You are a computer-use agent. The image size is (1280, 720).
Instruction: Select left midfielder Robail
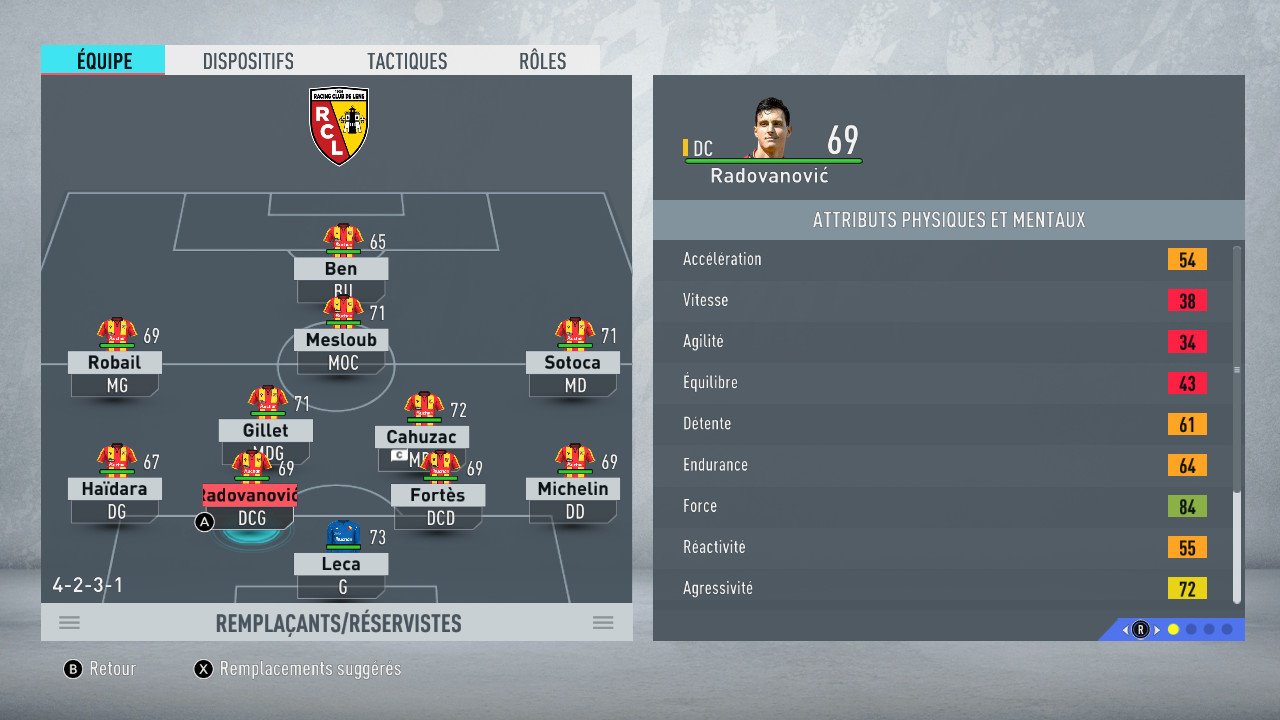[x=115, y=362]
